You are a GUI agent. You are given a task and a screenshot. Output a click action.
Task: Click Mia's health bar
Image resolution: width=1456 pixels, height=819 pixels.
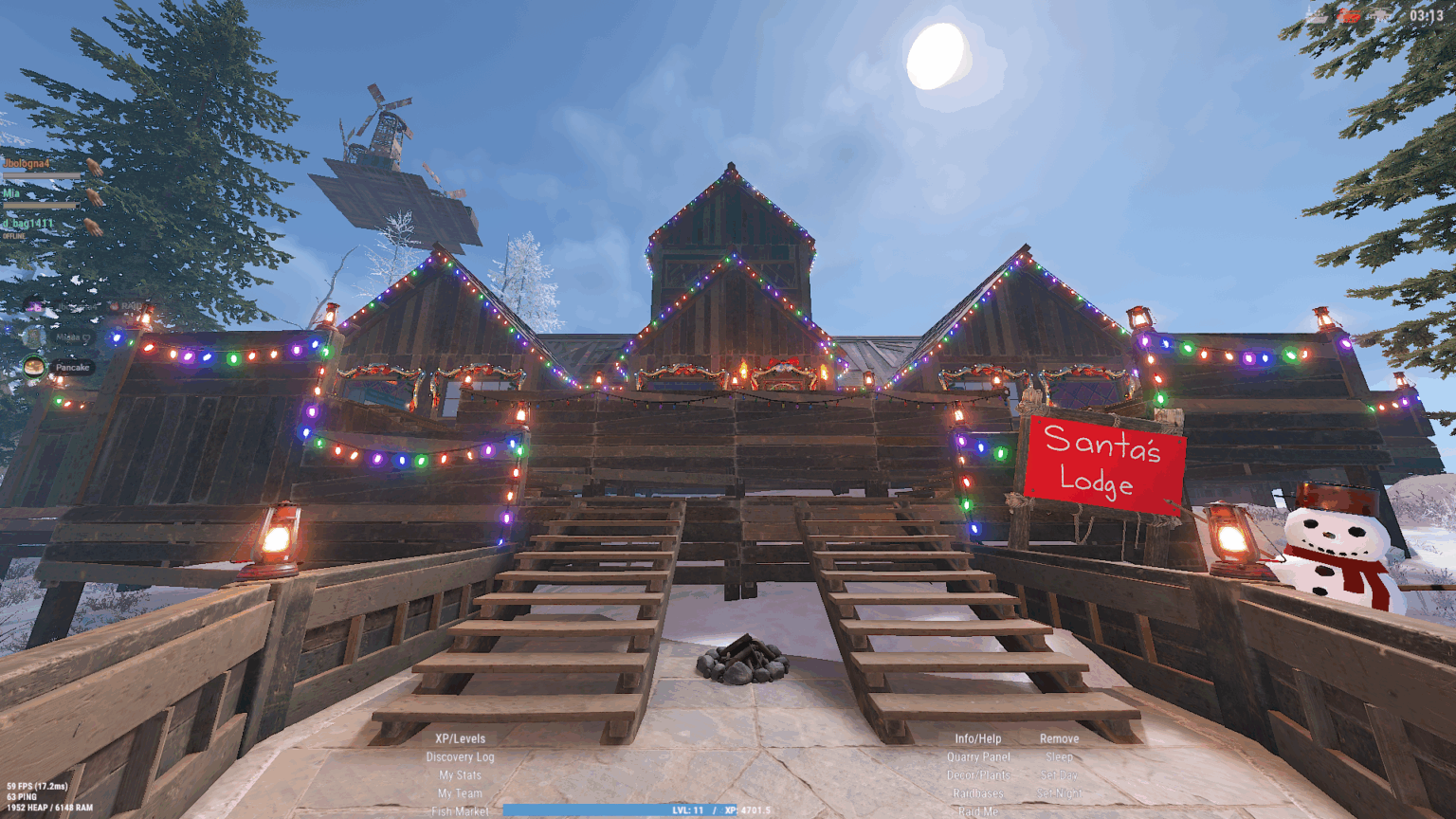click(41, 206)
